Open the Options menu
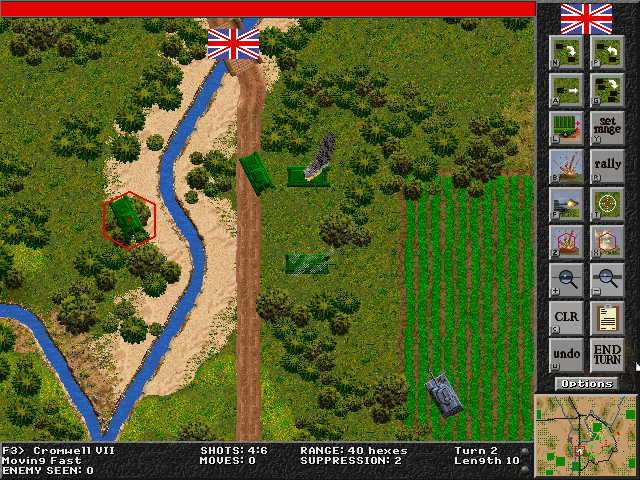The height and width of the screenshot is (480, 640). 587,383
